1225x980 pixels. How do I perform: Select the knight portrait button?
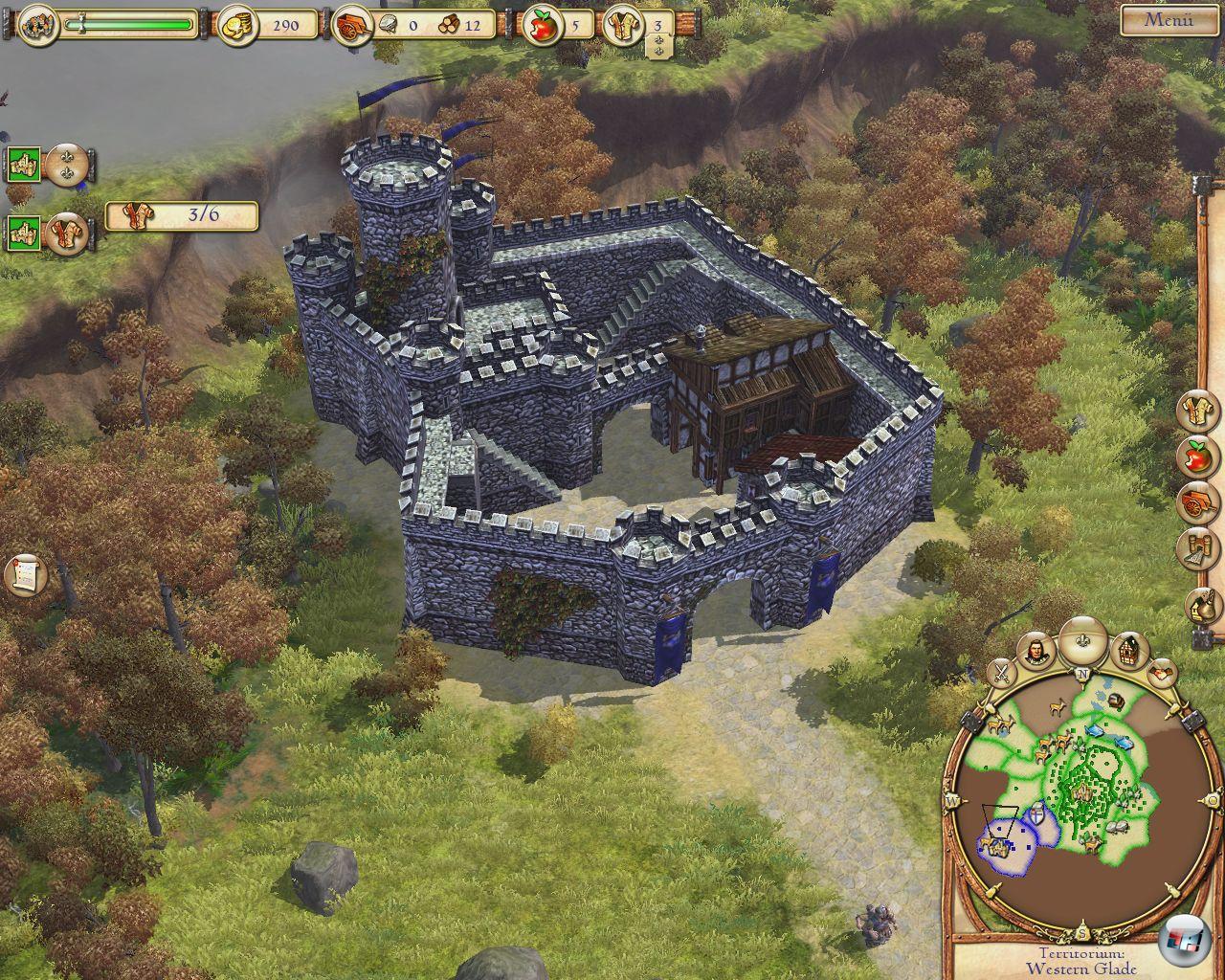(1037, 653)
